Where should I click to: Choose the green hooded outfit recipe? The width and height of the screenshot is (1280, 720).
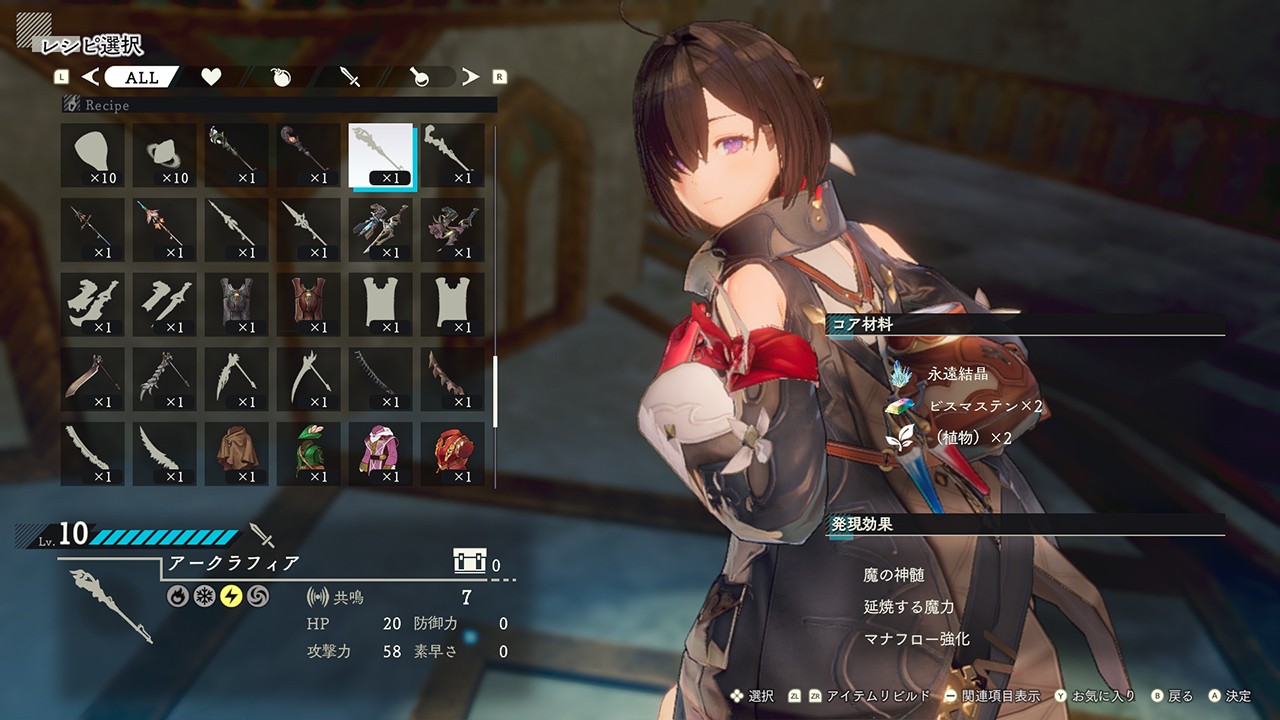pyautogui.click(x=309, y=454)
